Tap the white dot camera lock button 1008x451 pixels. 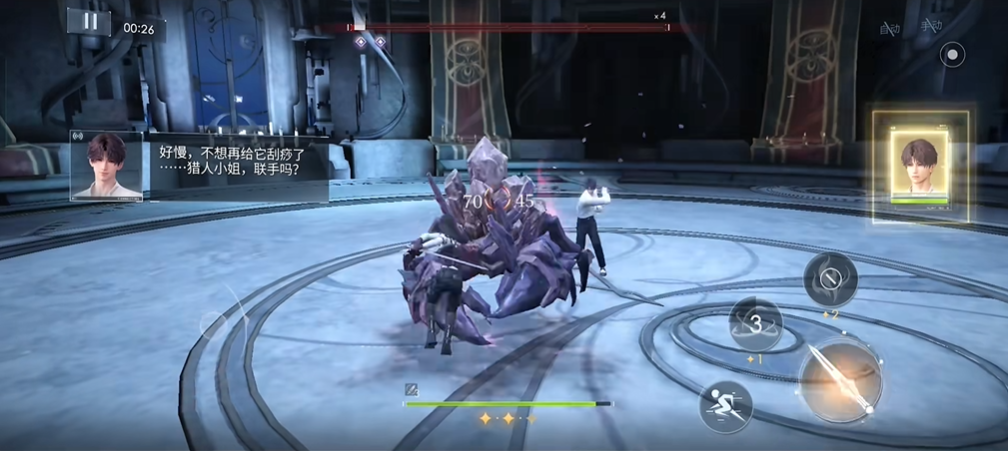(954, 53)
